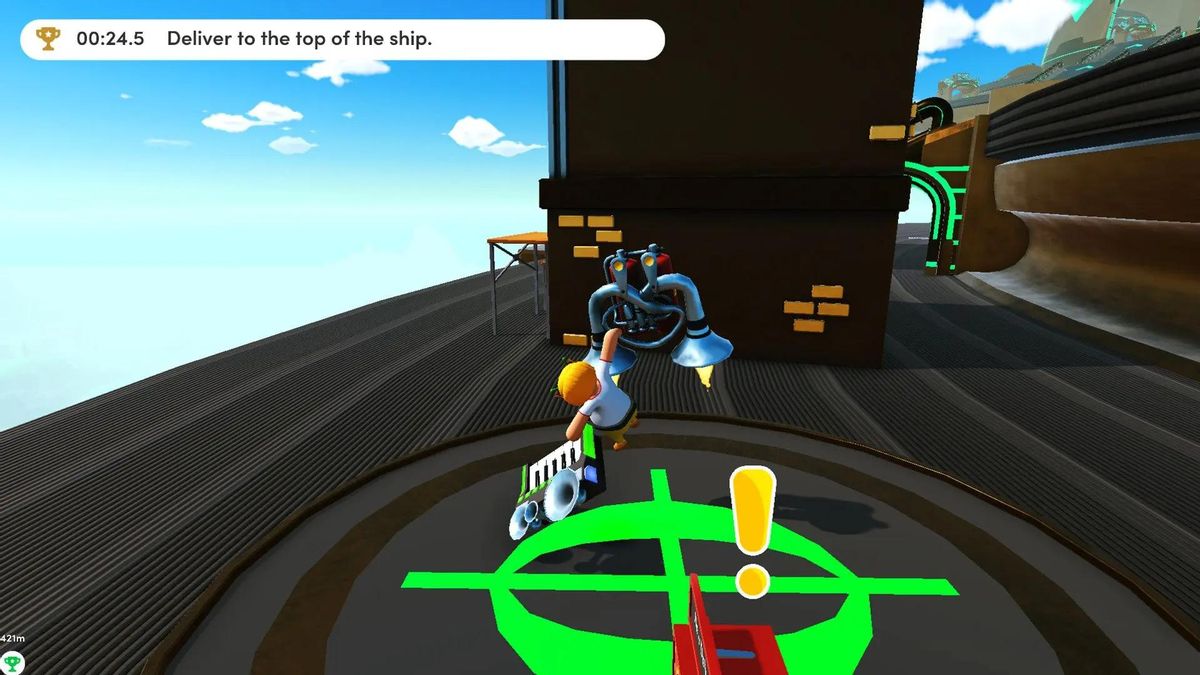This screenshot has height=675, width=1200.
Task: Click the "Deliver to the top of the ship" objective
Action: click(299, 39)
